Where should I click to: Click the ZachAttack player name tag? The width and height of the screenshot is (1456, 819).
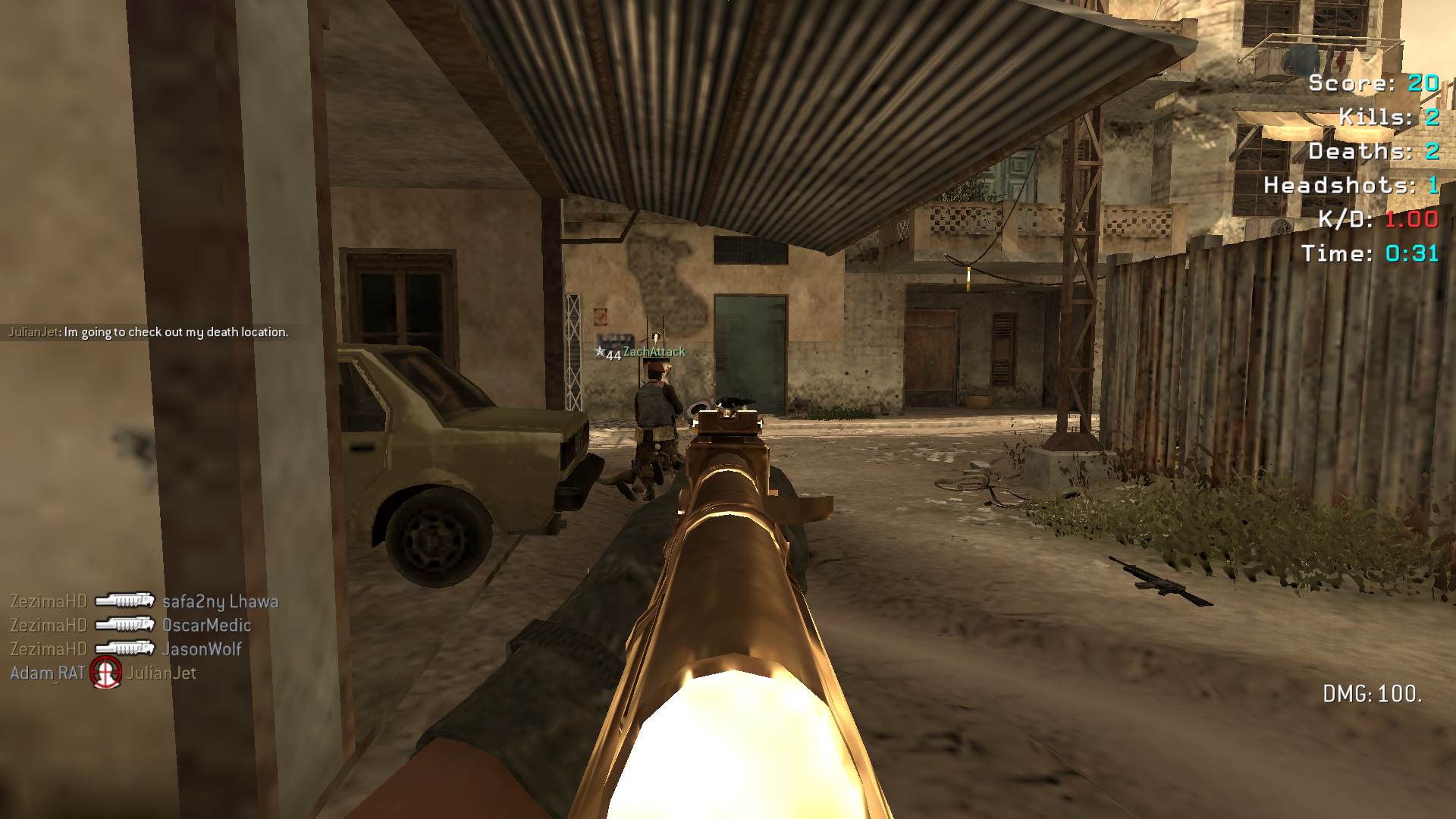coord(653,352)
